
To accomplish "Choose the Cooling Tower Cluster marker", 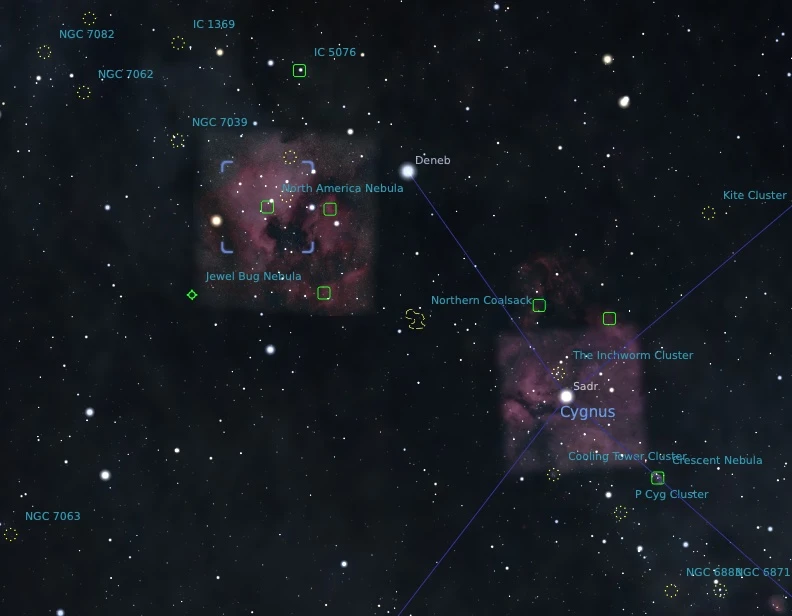I will click(x=554, y=474).
